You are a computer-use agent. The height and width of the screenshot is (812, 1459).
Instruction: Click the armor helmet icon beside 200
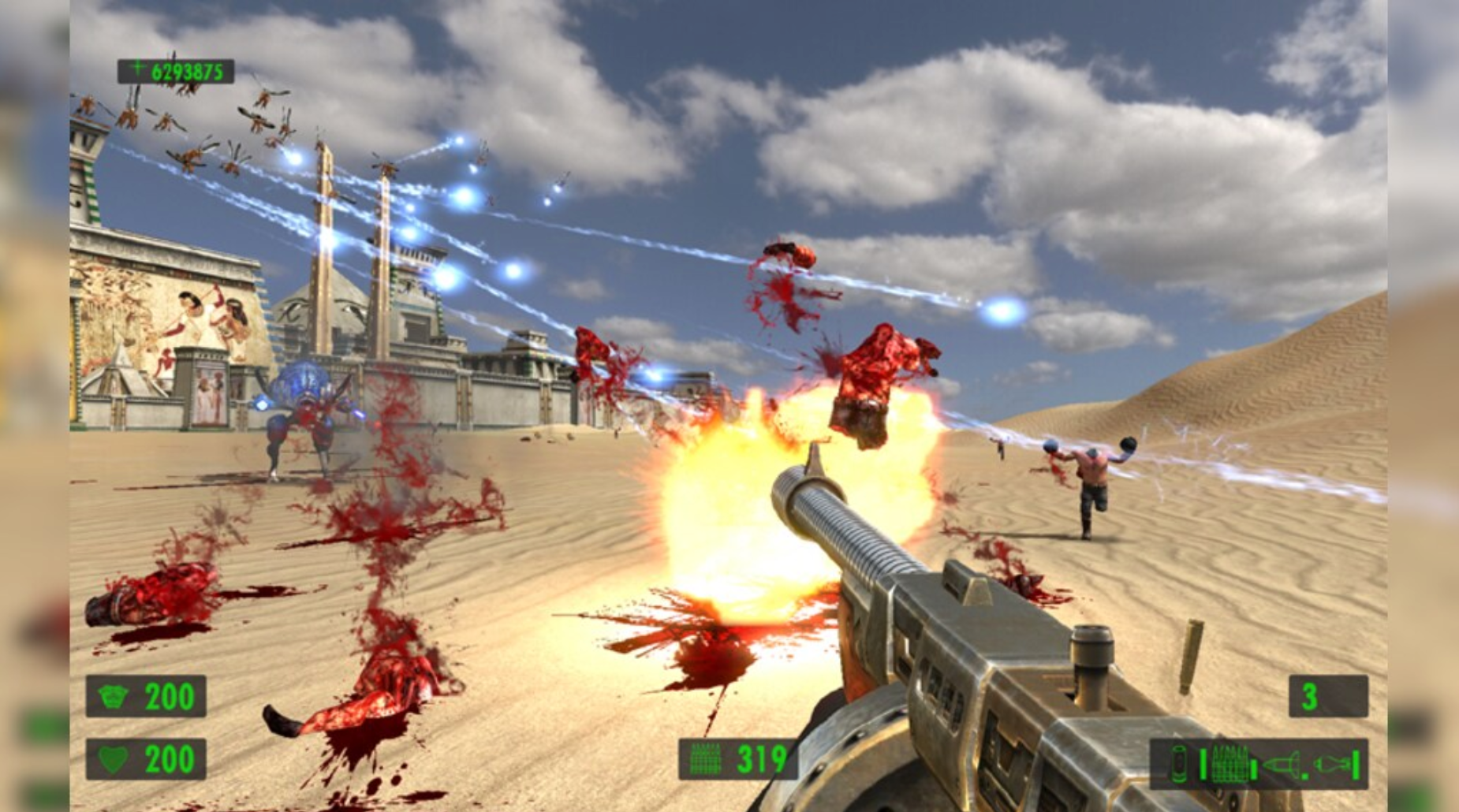tap(113, 696)
